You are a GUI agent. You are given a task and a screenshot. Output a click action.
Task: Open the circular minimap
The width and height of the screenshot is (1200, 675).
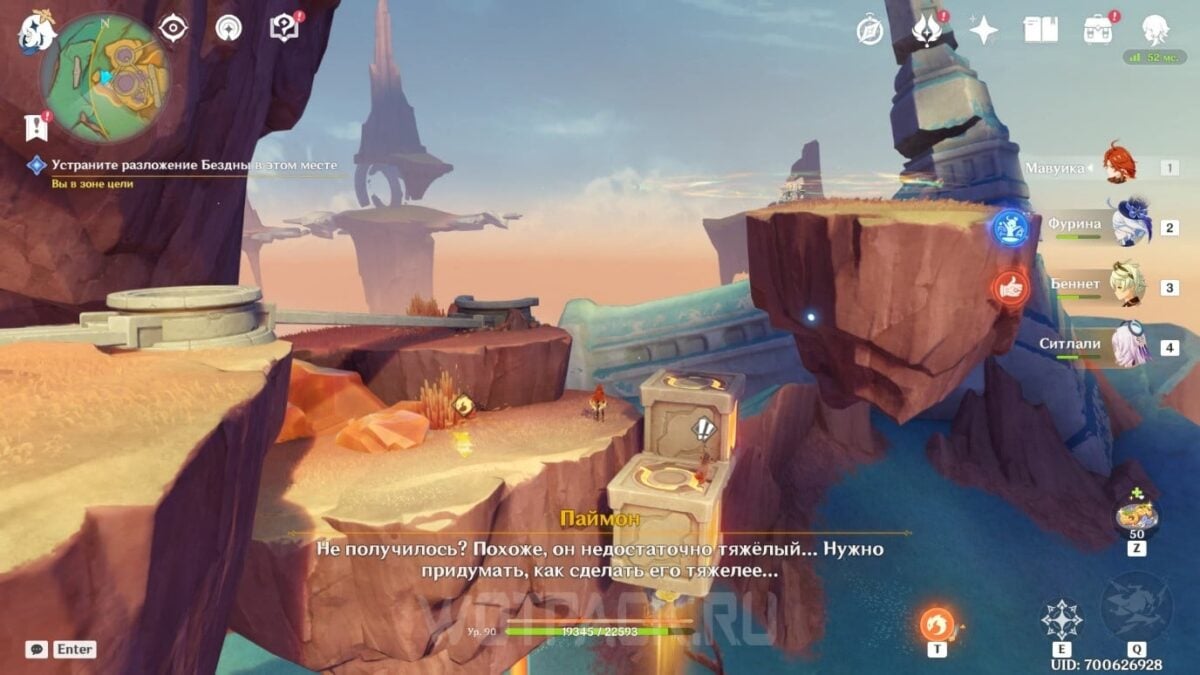tap(104, 77)
